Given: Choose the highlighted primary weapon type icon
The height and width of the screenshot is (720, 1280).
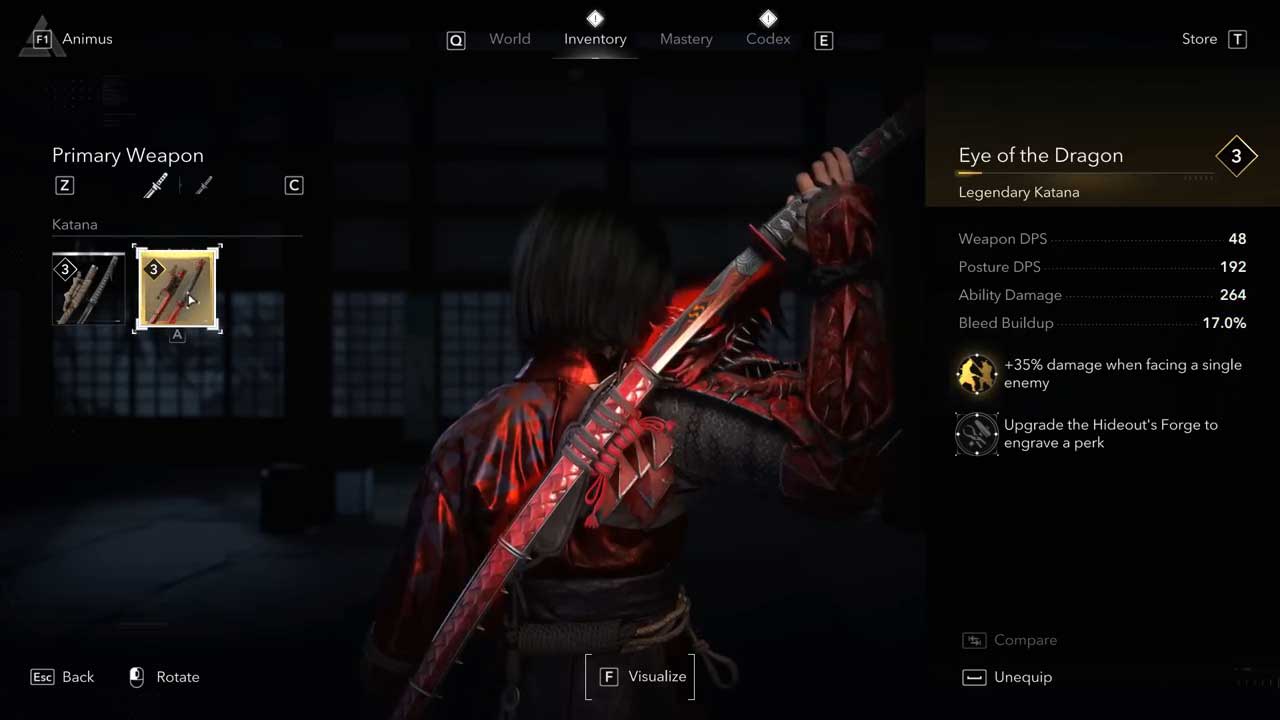Looking at the screenshot, I should pyautogui.click(x=155, y=185).
